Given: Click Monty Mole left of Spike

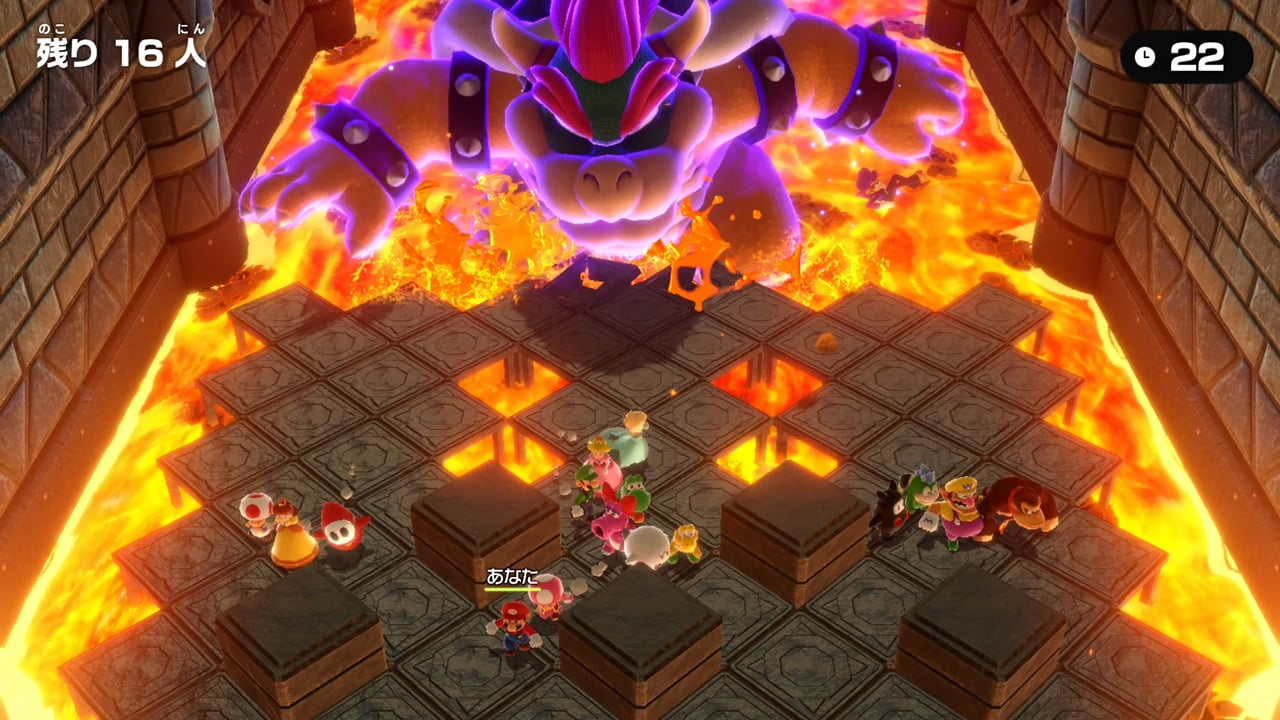Looking at the screenshot, I should pyautogui.click(x=890, y=508).
